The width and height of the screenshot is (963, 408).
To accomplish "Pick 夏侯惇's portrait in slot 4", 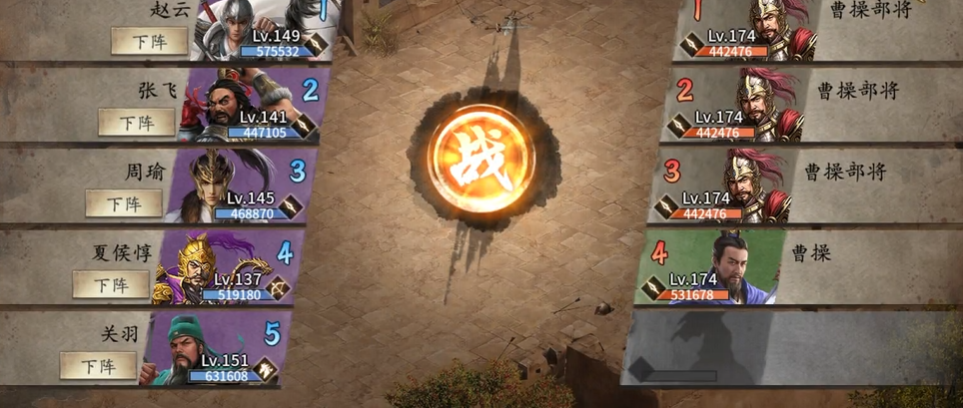I will click(x=225, y=267).
